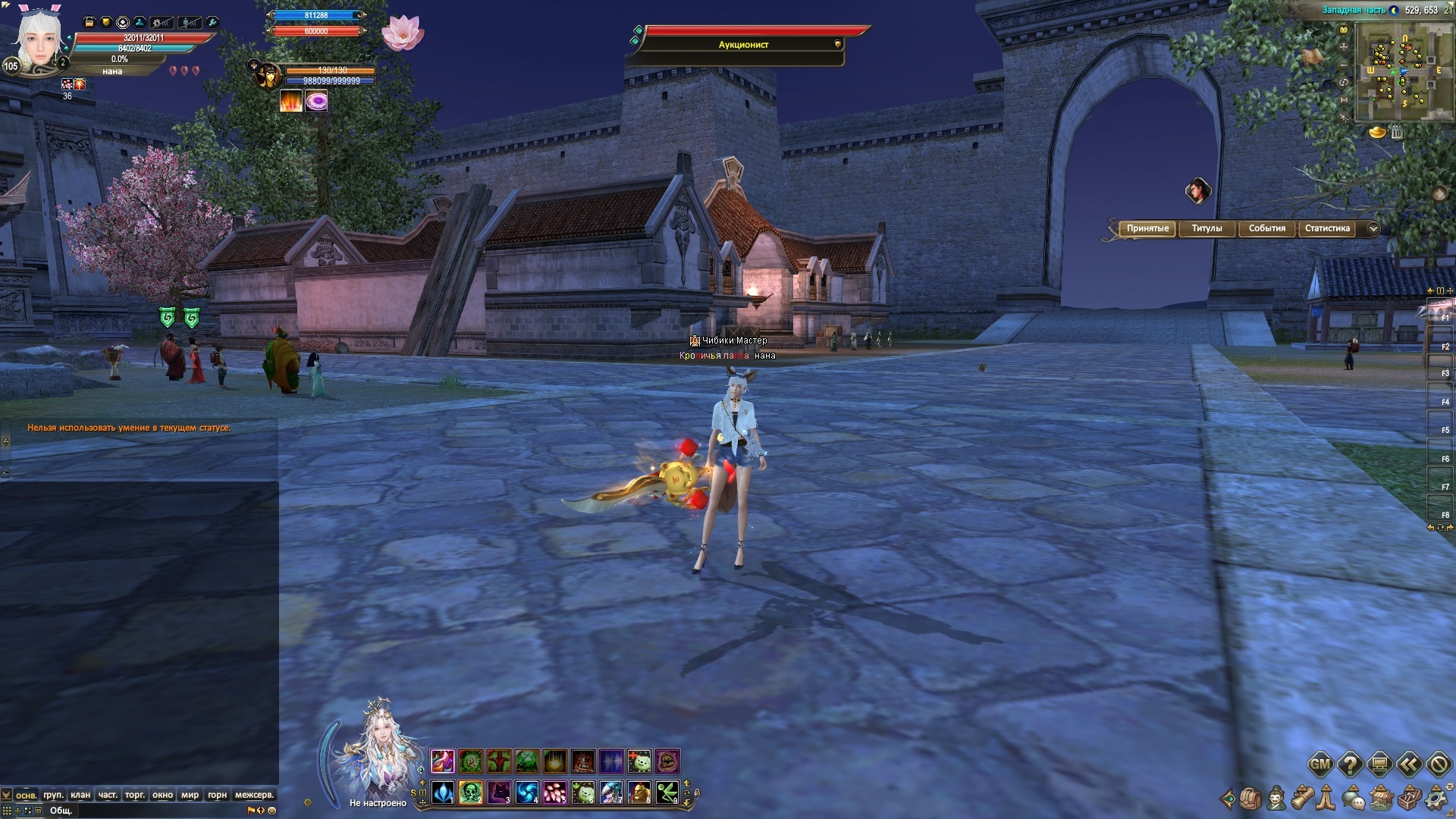Select the мир chat channel tab
Image resolution: width=1456 pixels, height=819 pixels.
pos(190,795)
